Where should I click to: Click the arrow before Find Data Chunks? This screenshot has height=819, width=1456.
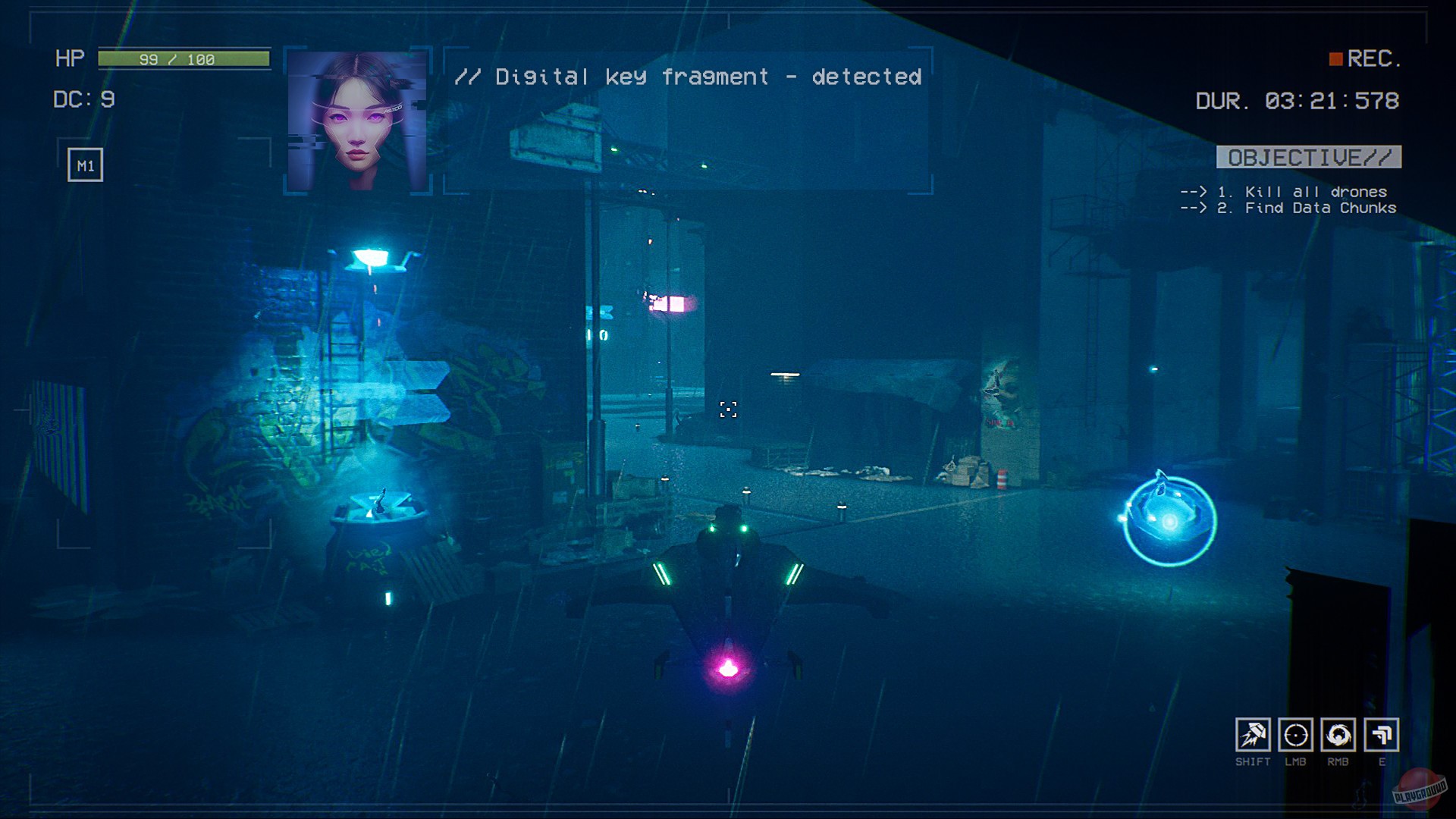tap(1194, 208)
